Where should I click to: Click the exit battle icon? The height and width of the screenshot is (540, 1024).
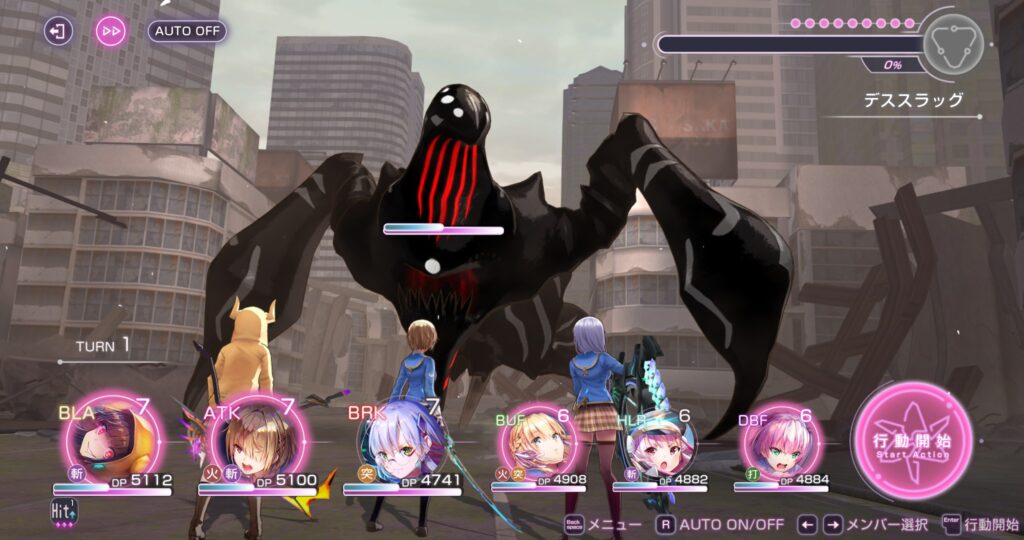tap(59, 31)
